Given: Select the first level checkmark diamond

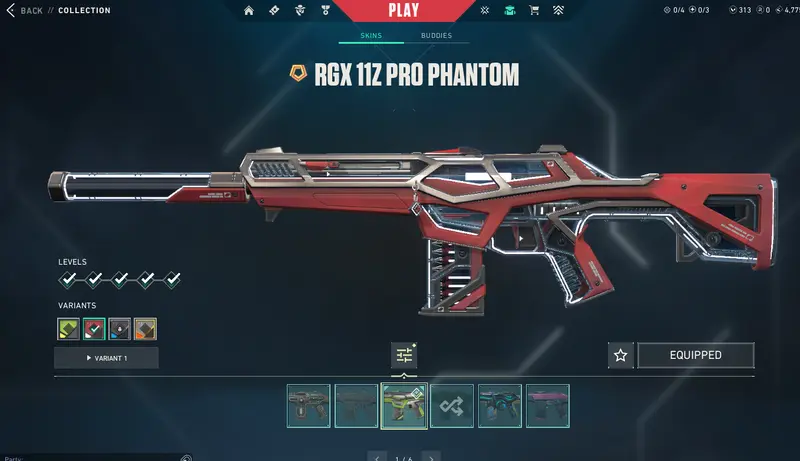Looking at the screenshot, I should click(68, 279).
